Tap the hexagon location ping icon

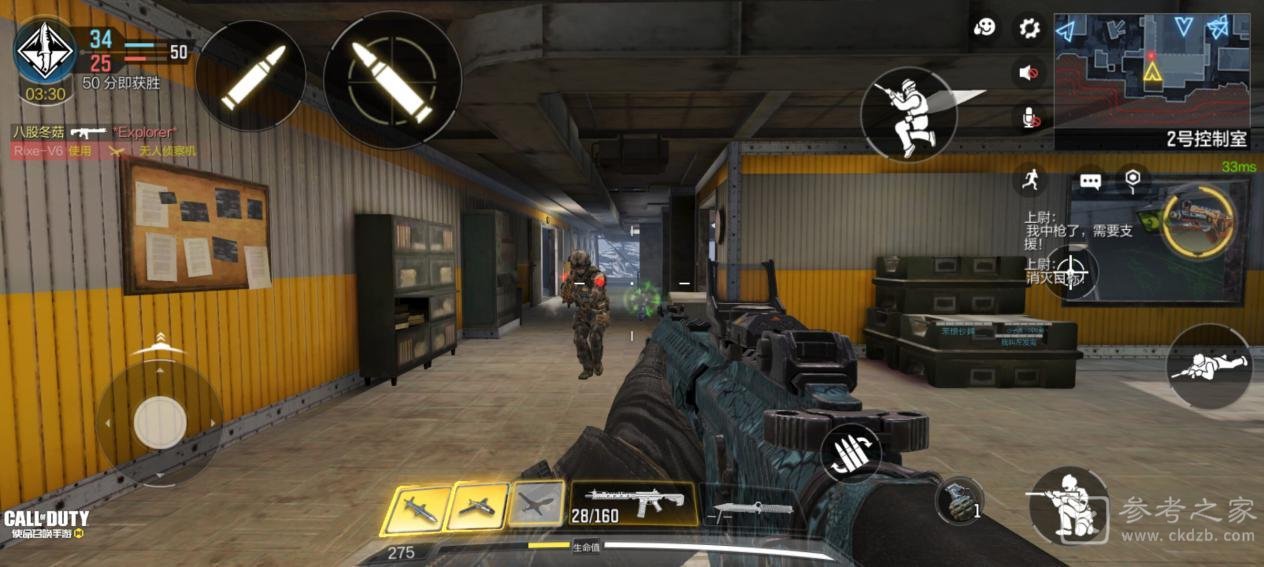tap(1132, 180)
